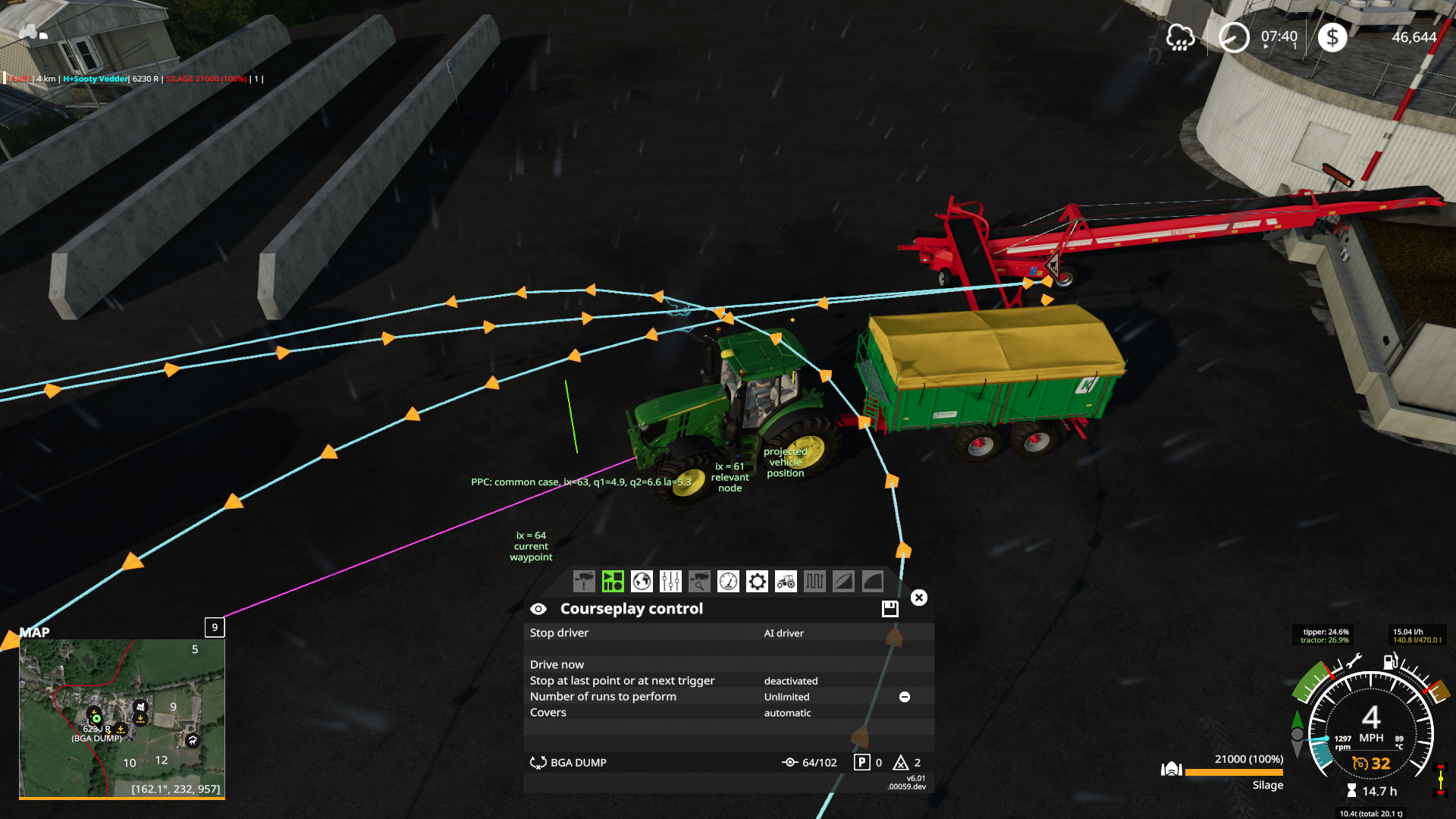This screenshot has height=819, width=1456.
Task: Open the speedometer speeds settings page
Action: (x=727, y=581)
